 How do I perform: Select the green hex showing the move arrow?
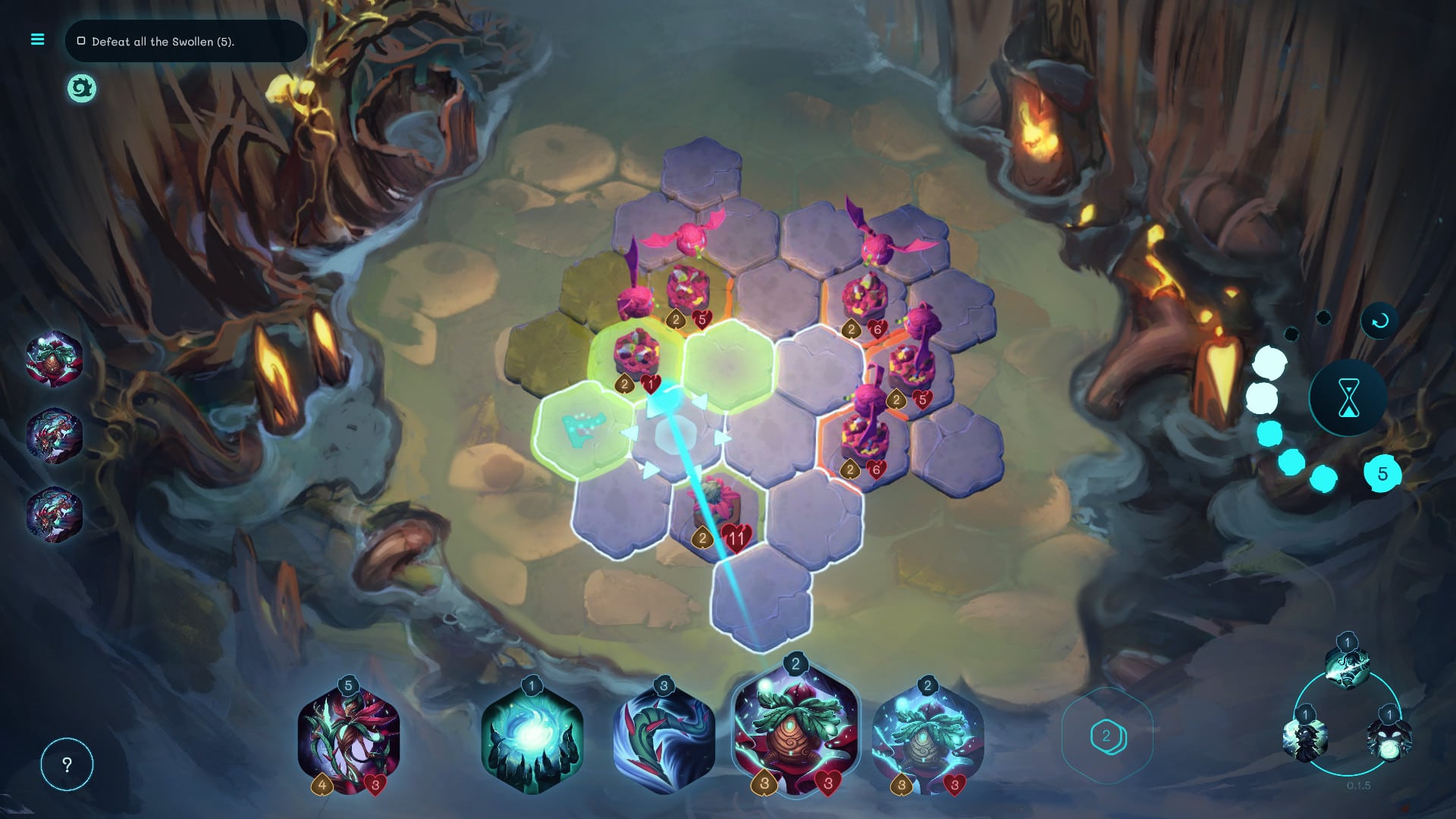[x=584, y=430]
